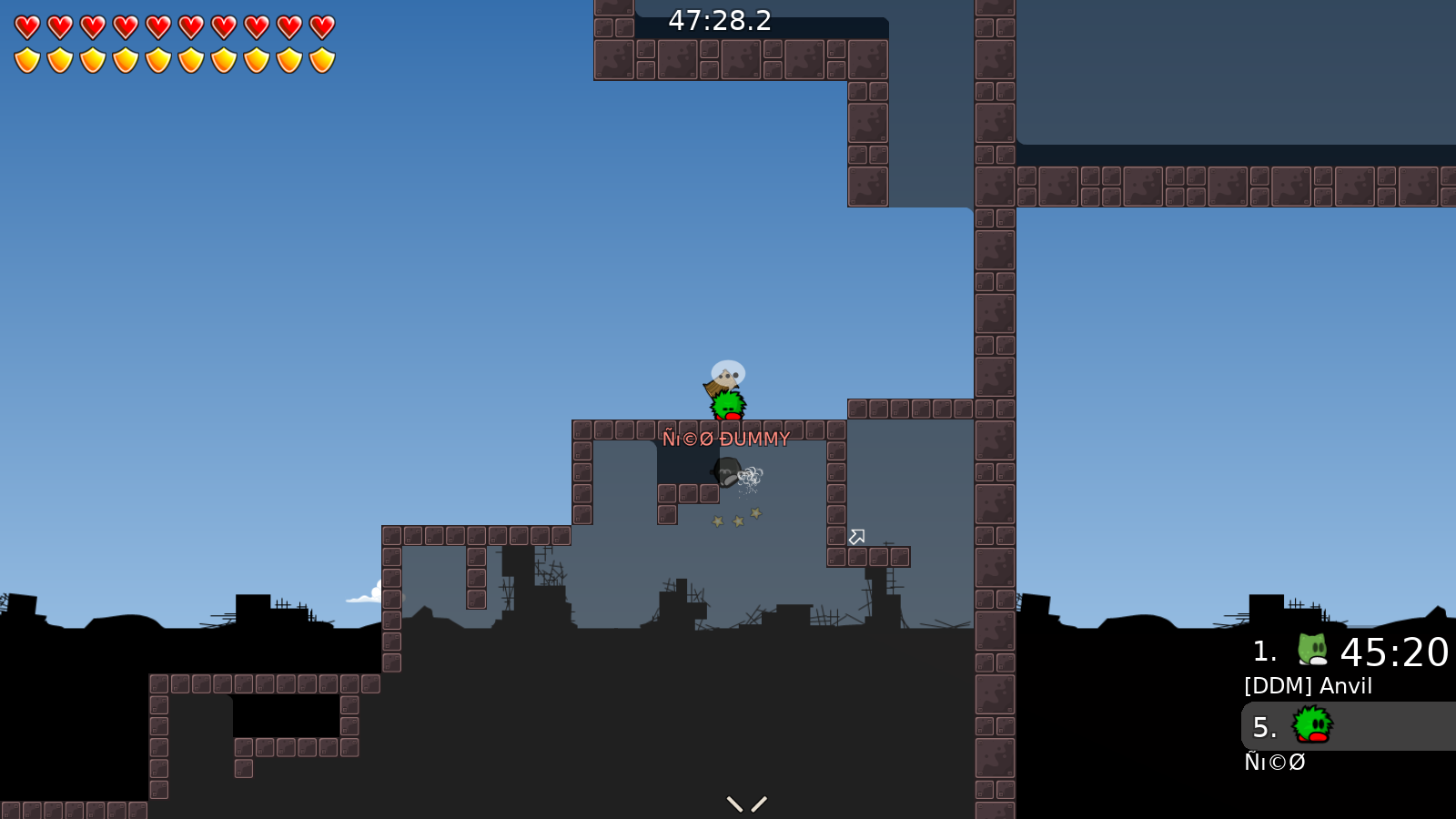Click the frozen ghost tee in the pit
The width and height of the screenshot is (1456, 819).
tap(725, 474)
